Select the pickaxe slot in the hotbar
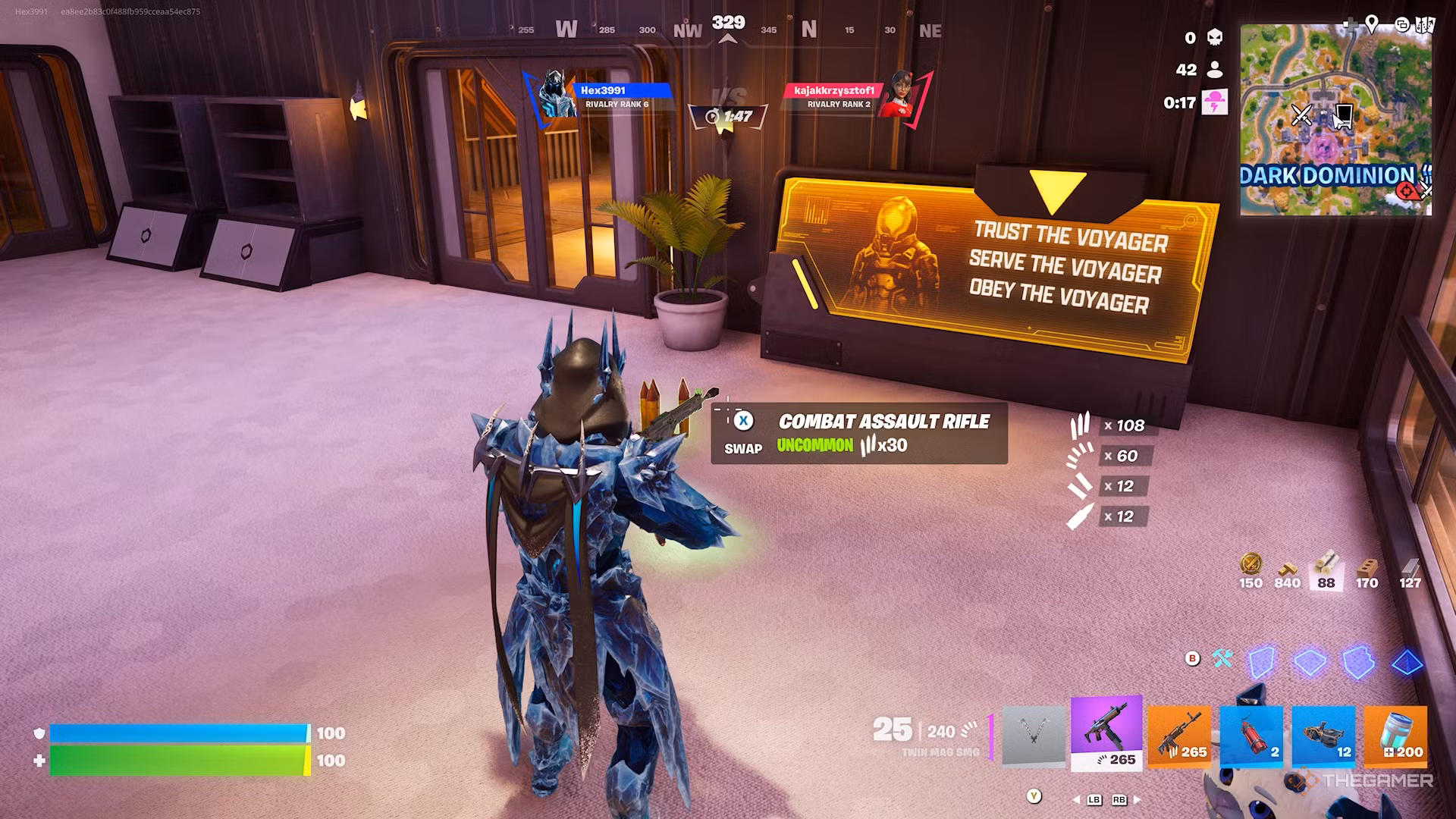 coord(1034,736)
